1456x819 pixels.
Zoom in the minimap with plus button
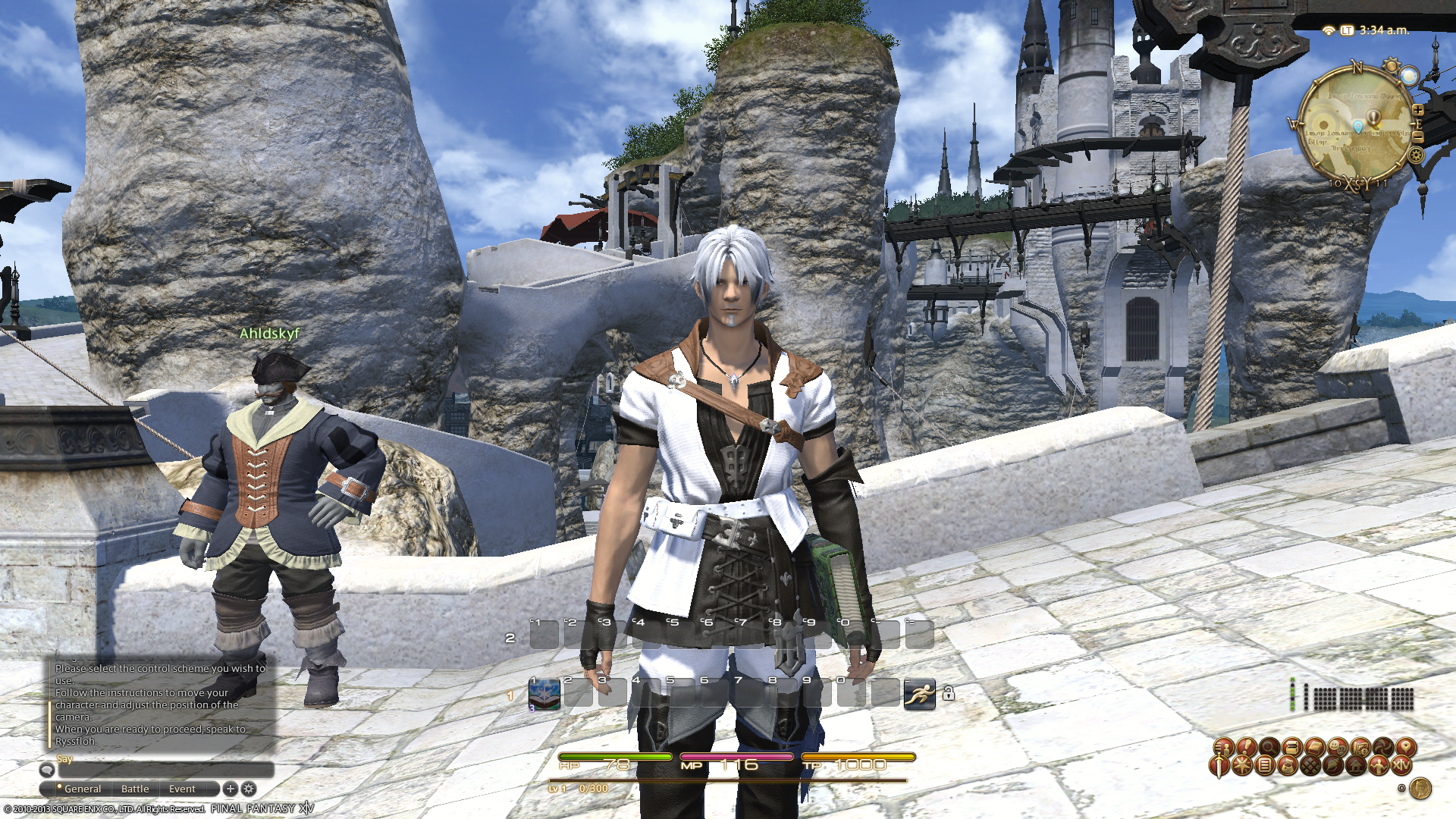tap(1417, 111)
